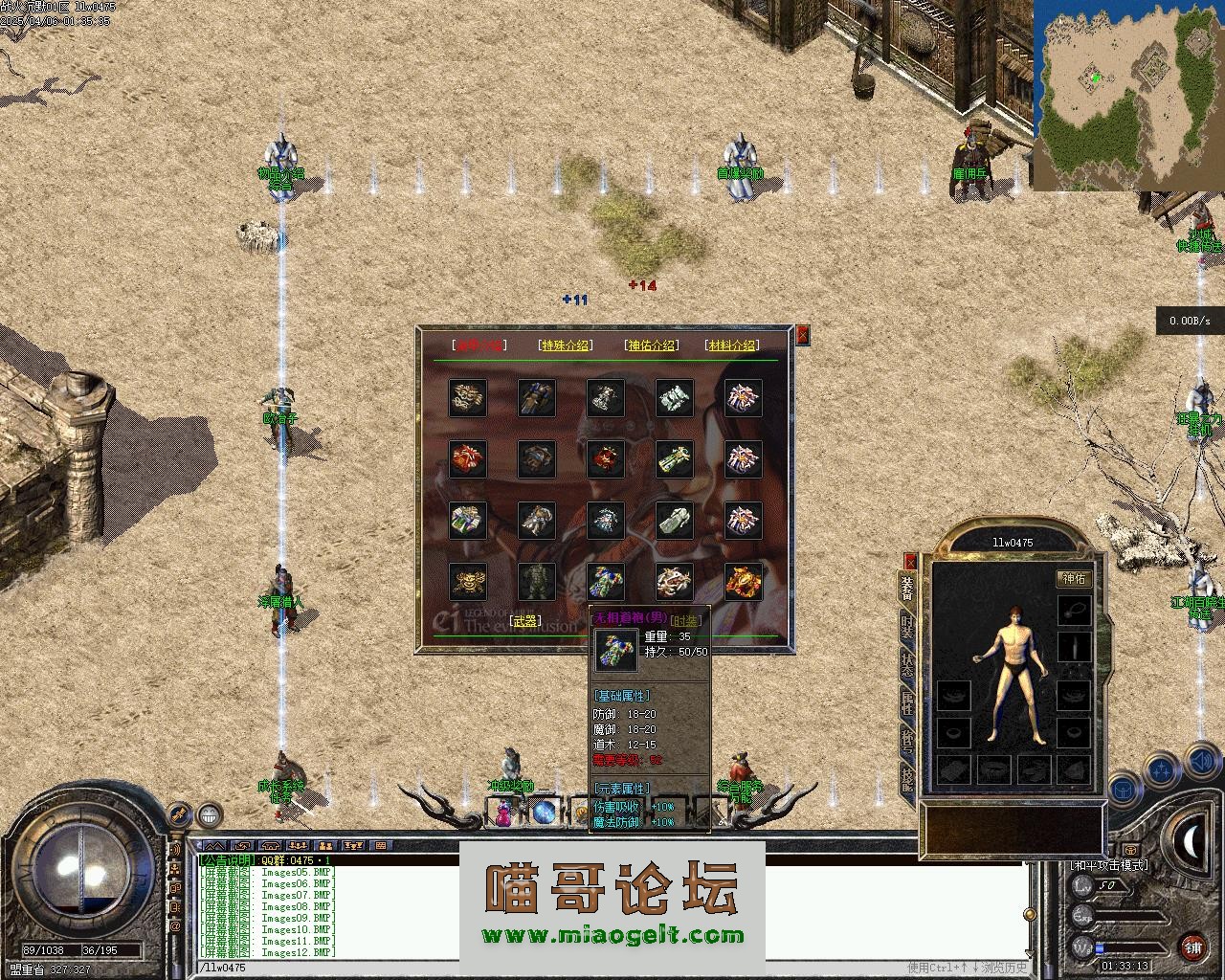Show the 技能 tab
Image resolution: width=1225 pixels, height=980 pixels.
pos(907,779)
